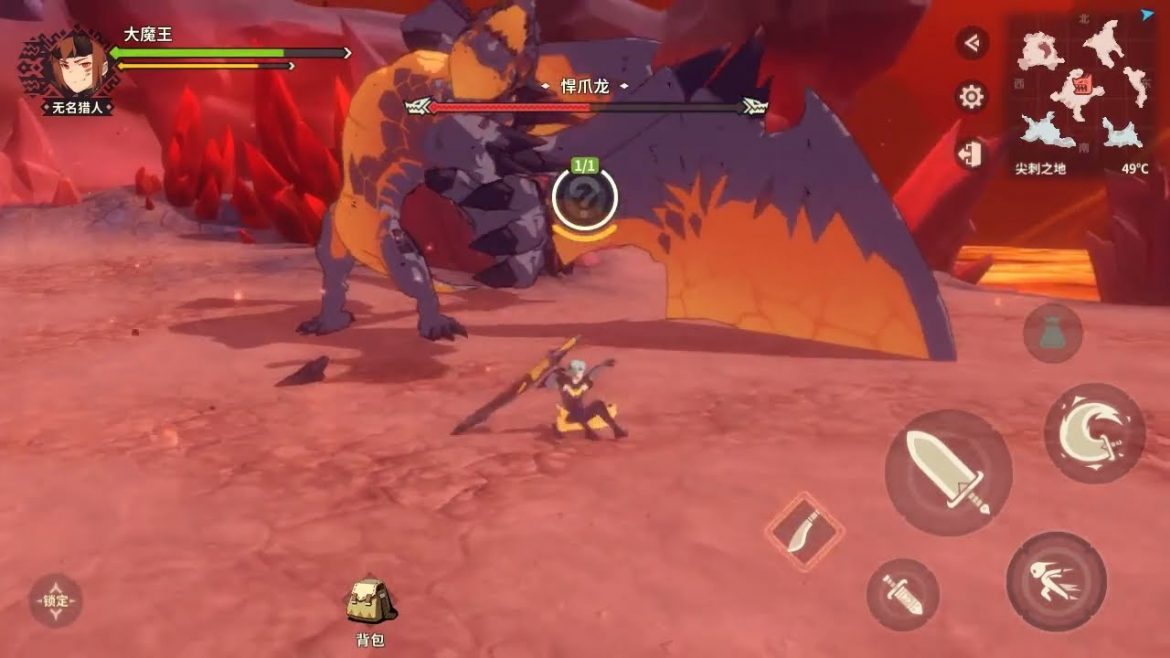
Task: Select the curved blade diamond icon
Action: tap(804, 532)
